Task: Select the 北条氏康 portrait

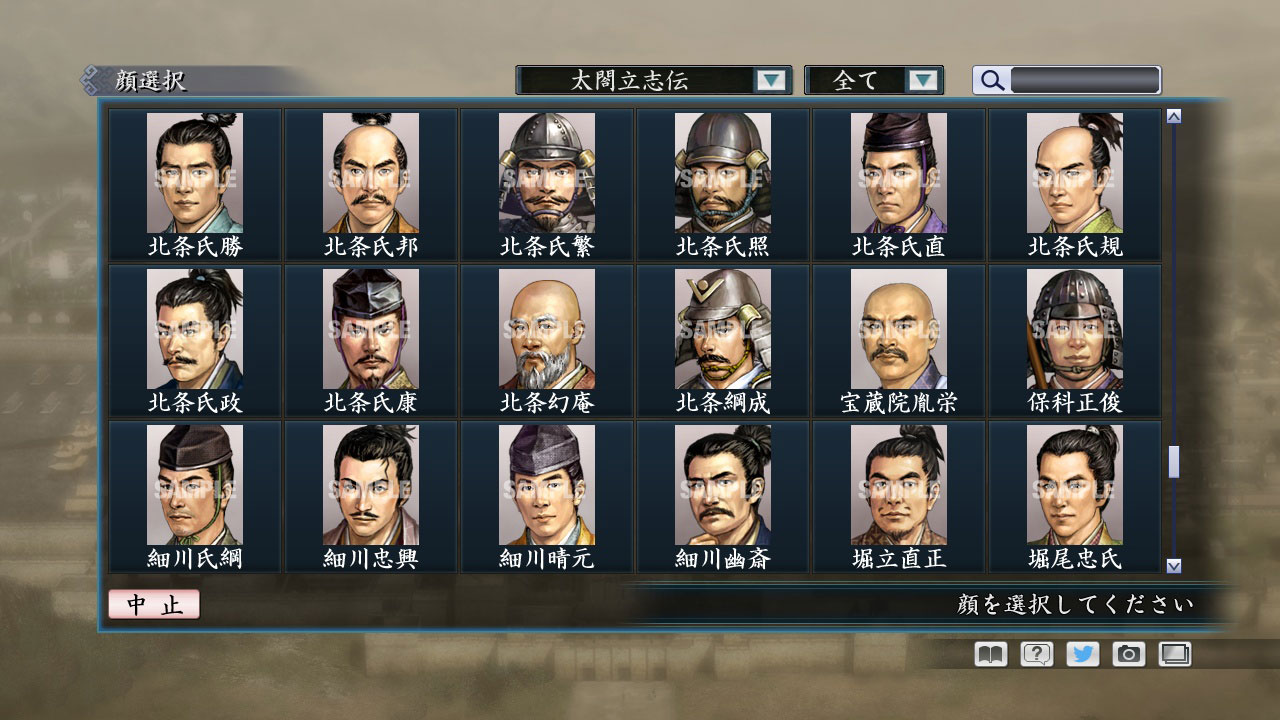Action: tap(370, 330)
